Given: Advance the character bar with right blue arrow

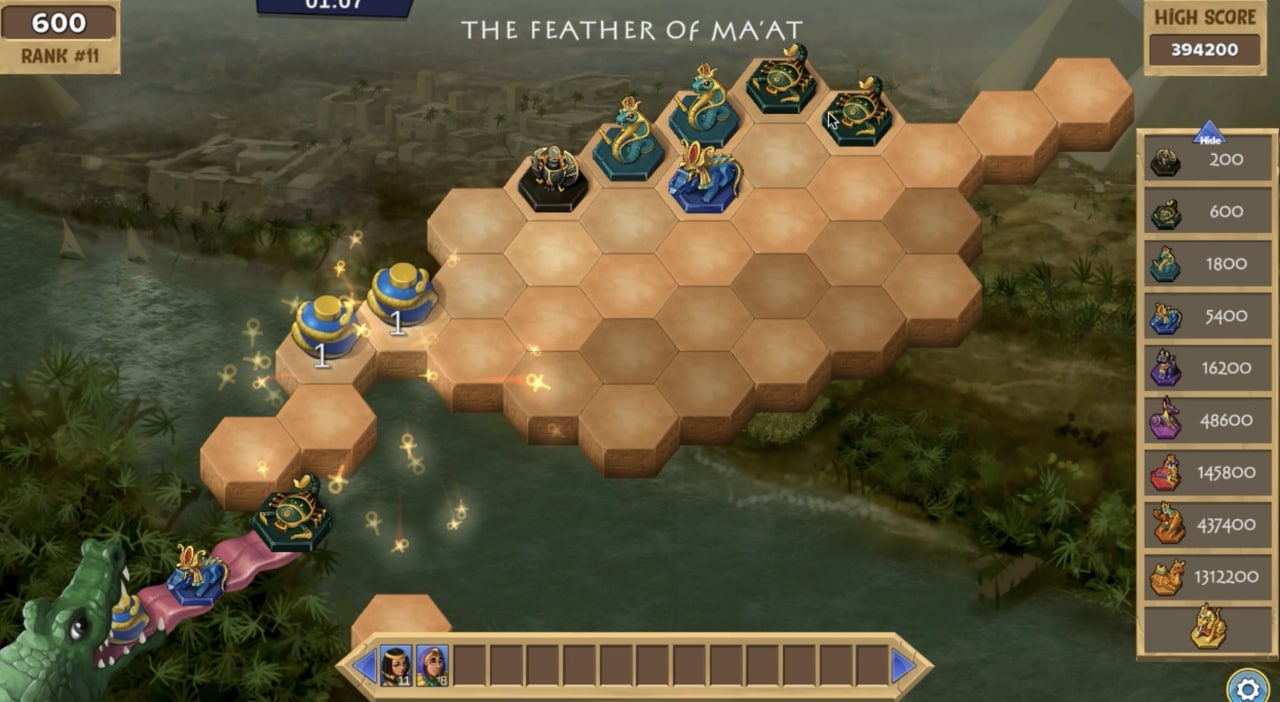Looking at the screenshot, I should pos(903,666).
